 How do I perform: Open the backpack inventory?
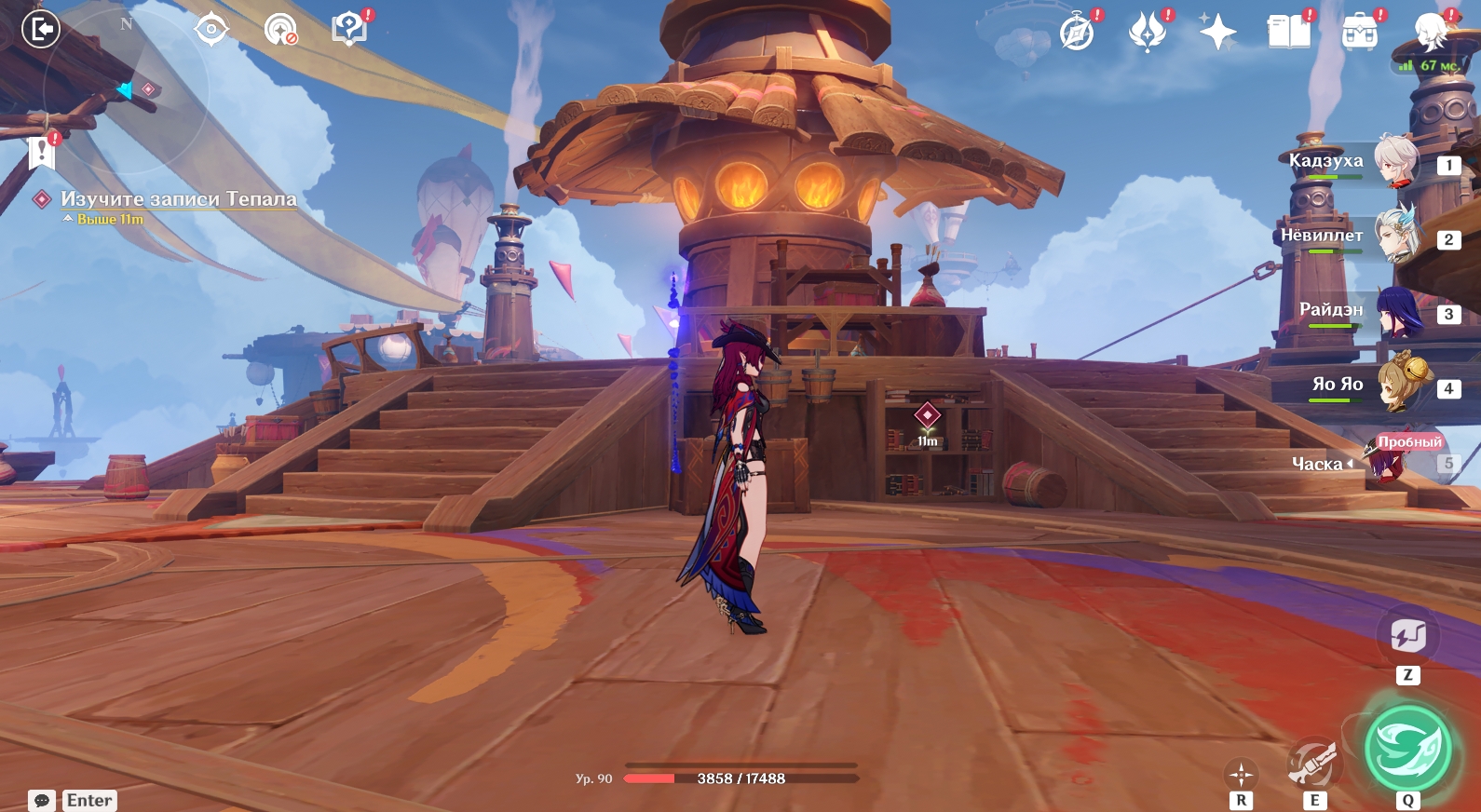(1359, 34)
